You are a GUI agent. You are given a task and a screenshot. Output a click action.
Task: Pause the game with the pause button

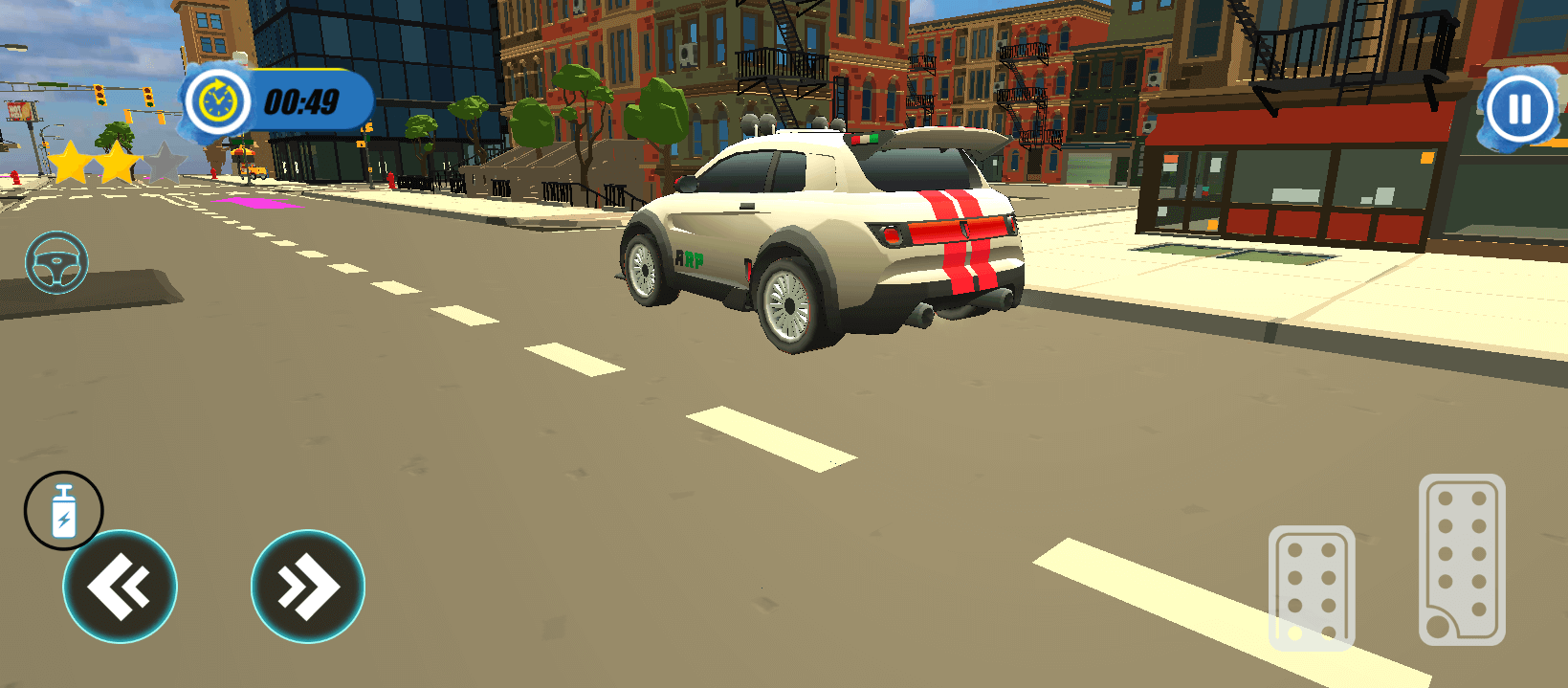pyautogui.click(x=1519, y=109)
